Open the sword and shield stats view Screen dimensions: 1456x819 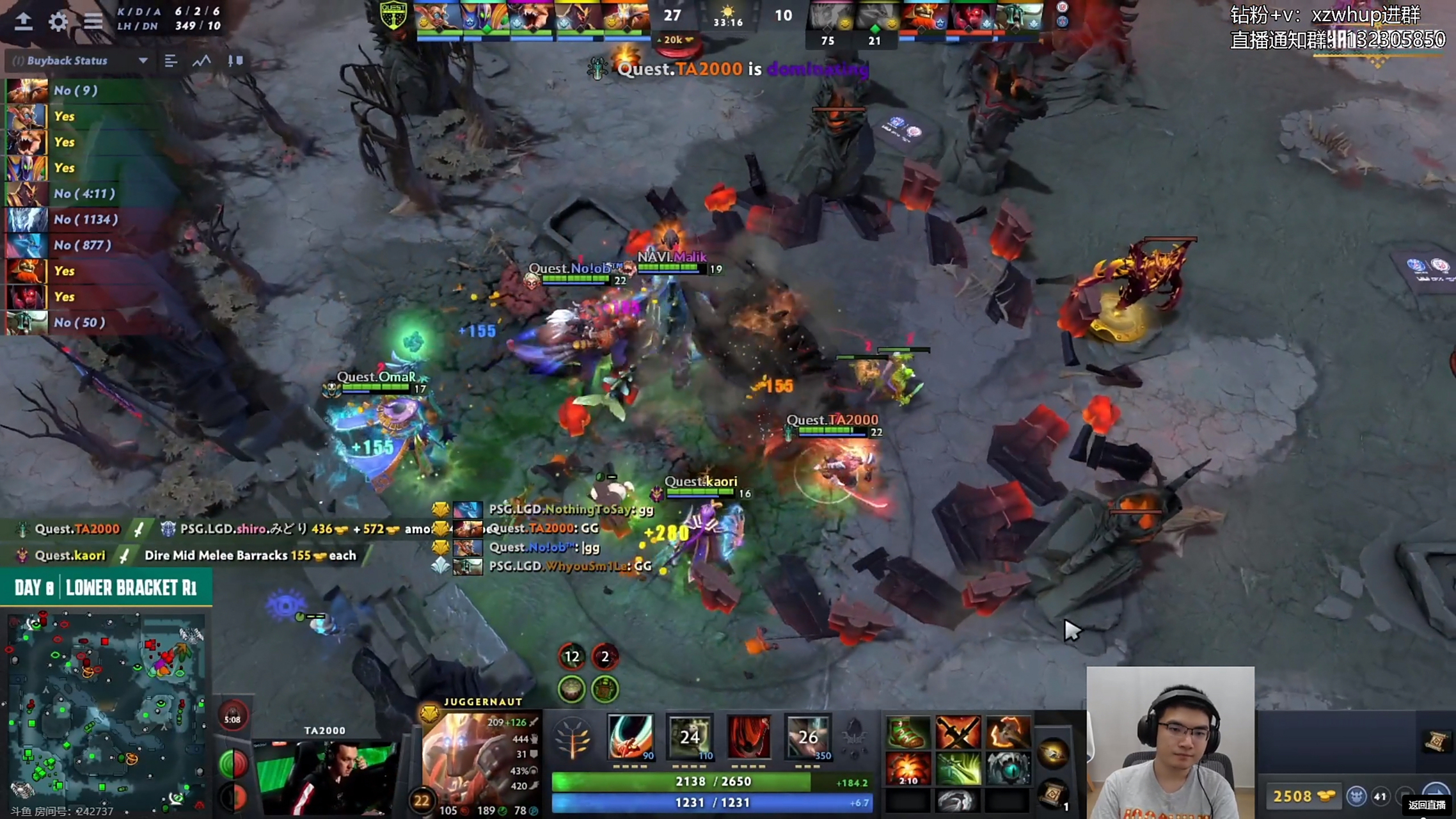pyautogui.click(x=235, y=61)
